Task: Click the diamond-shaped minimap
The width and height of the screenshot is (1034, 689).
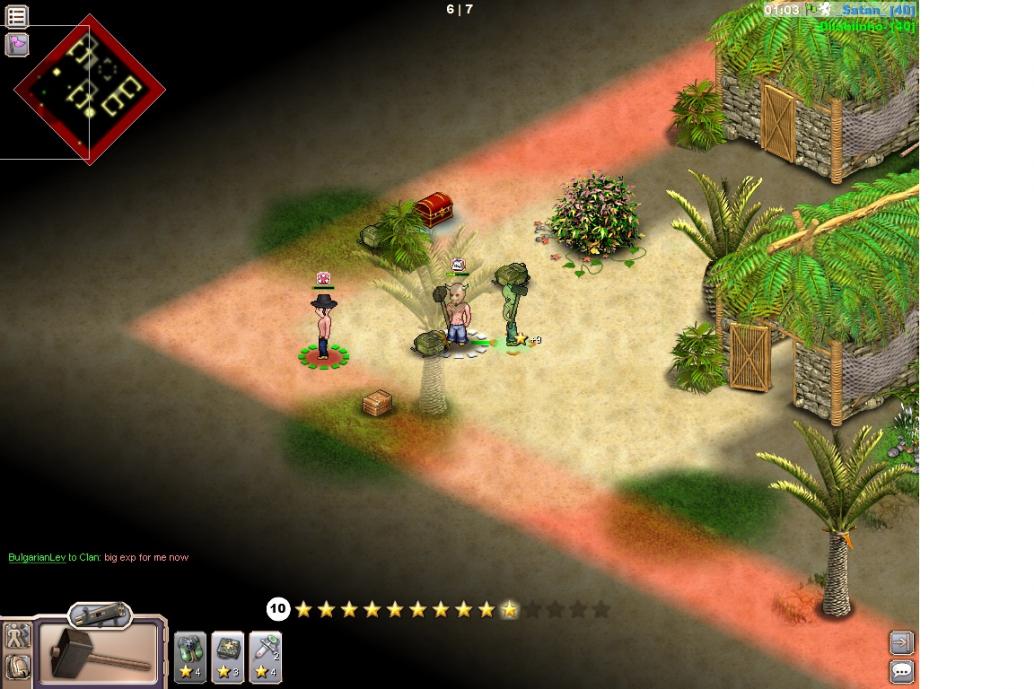Action: [89, 88]
